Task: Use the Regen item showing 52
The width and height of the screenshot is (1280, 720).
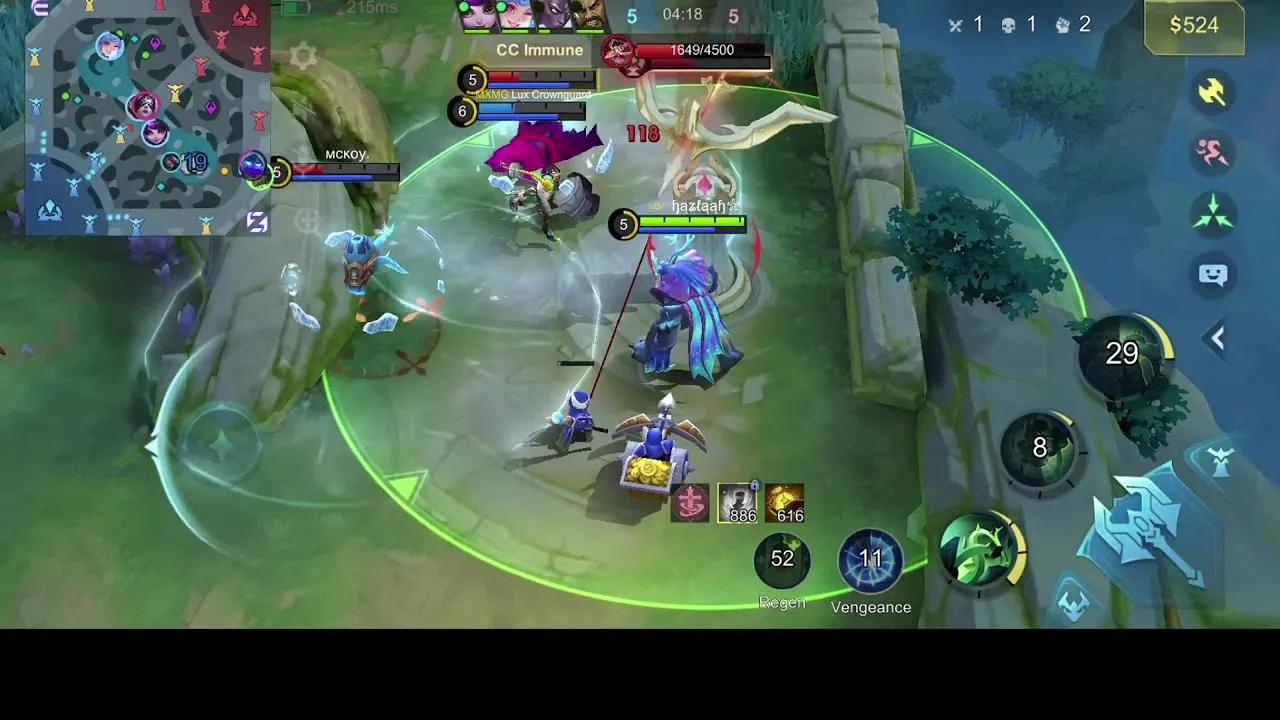Action: coord(783,558)
